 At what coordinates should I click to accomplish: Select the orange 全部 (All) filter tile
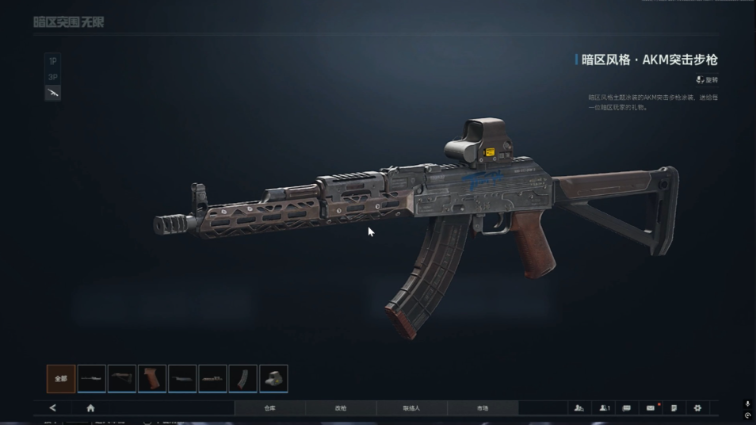point(61,378)
